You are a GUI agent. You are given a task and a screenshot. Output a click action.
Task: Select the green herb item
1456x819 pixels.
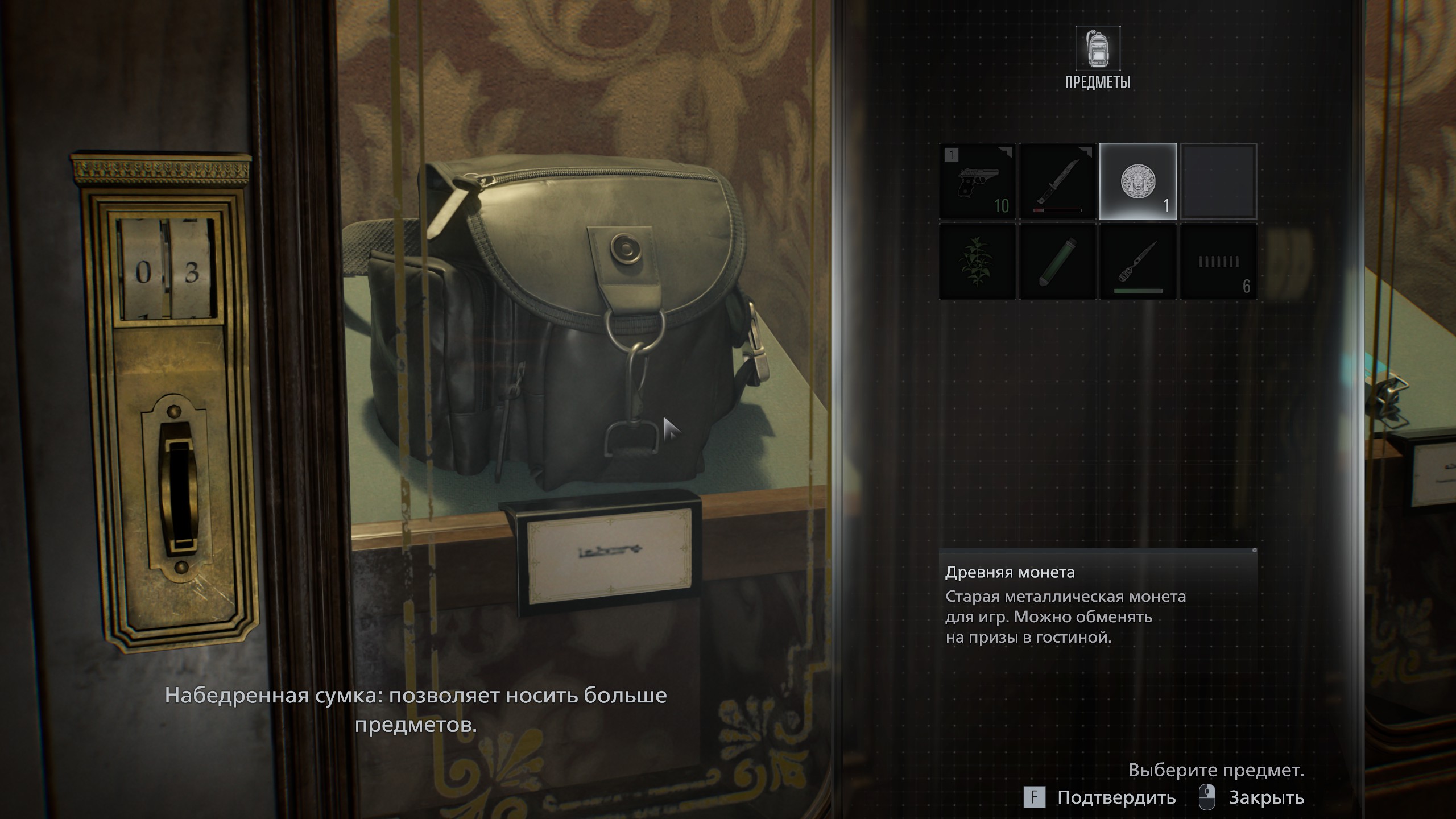pyautogui.click(x=977, y=262)
